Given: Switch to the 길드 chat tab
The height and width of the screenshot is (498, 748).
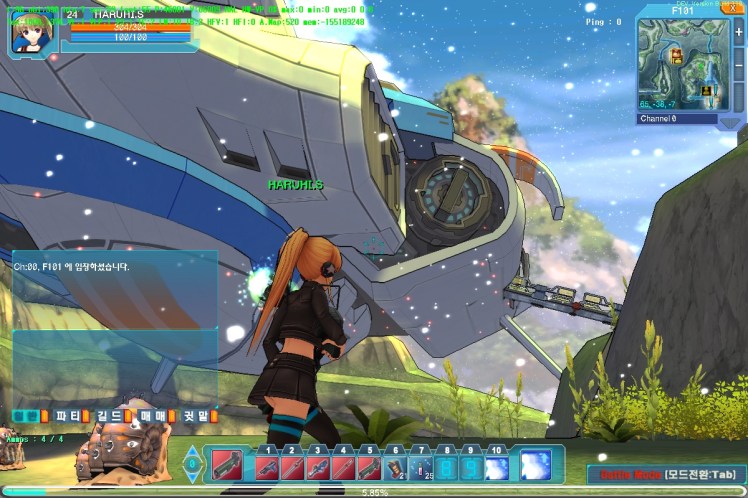Looking at the screenshot, I should pos(110,416).
